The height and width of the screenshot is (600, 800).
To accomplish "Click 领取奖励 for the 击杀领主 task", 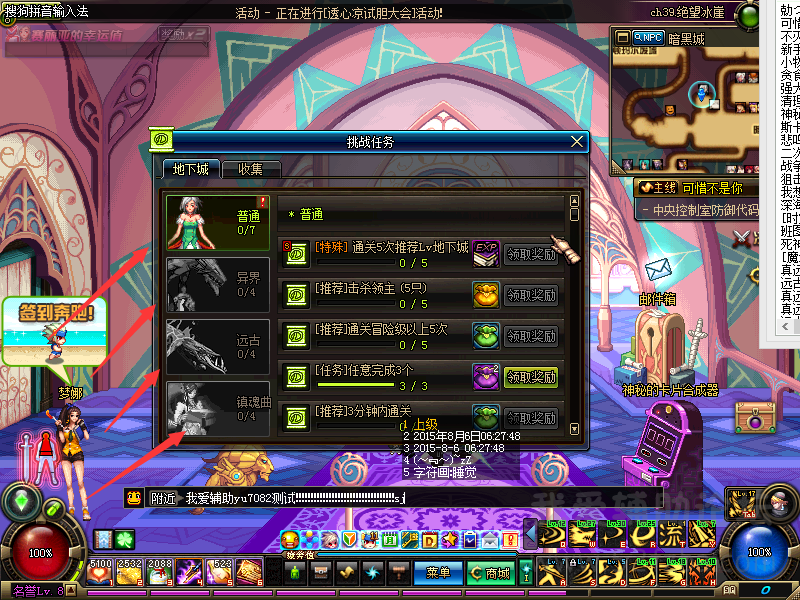I will (531, 295).
